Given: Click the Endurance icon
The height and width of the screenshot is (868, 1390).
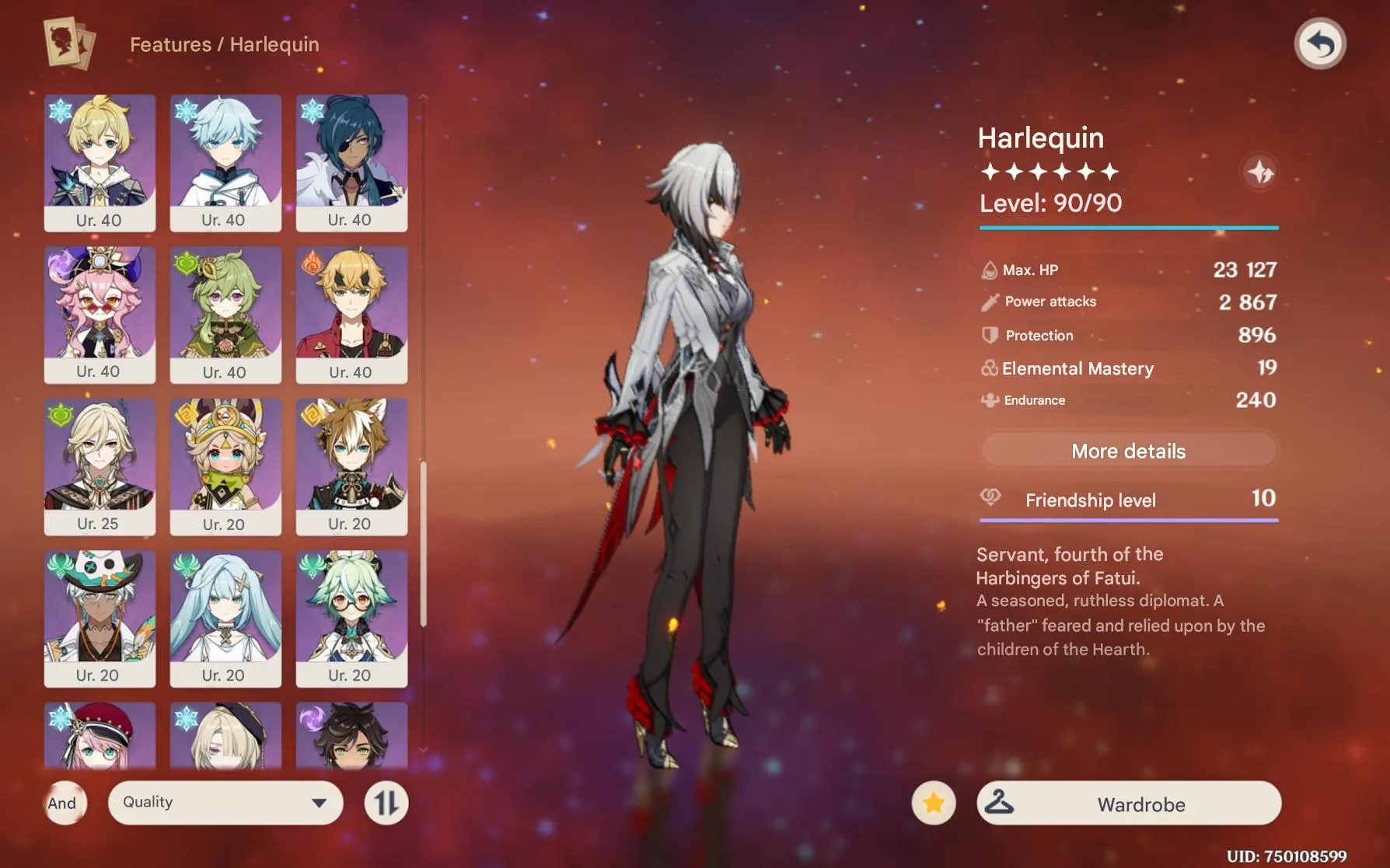Looking at the screenshot, I should coord(989,400).
